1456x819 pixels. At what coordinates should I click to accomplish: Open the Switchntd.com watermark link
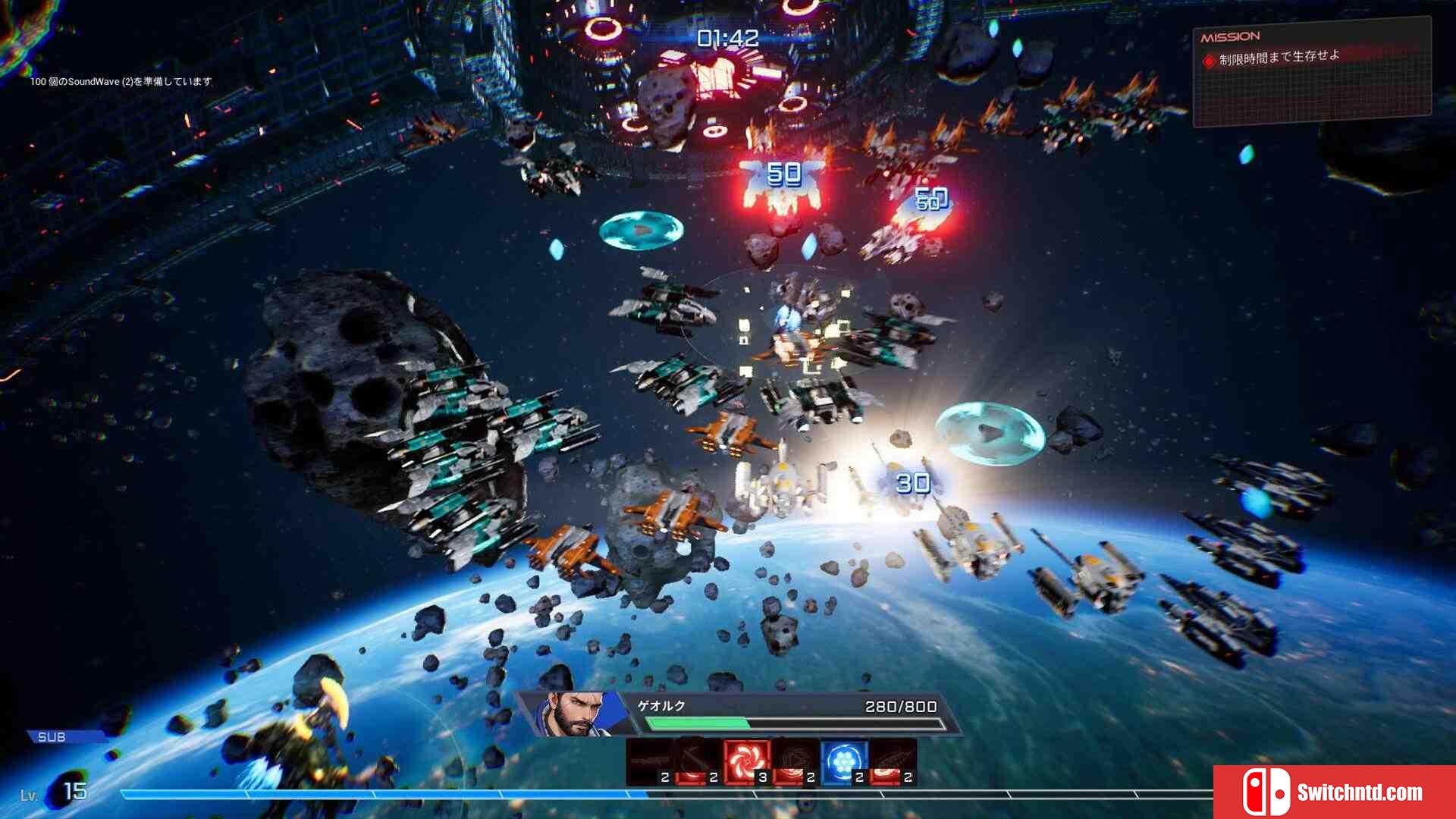[x=1334, y=792]
